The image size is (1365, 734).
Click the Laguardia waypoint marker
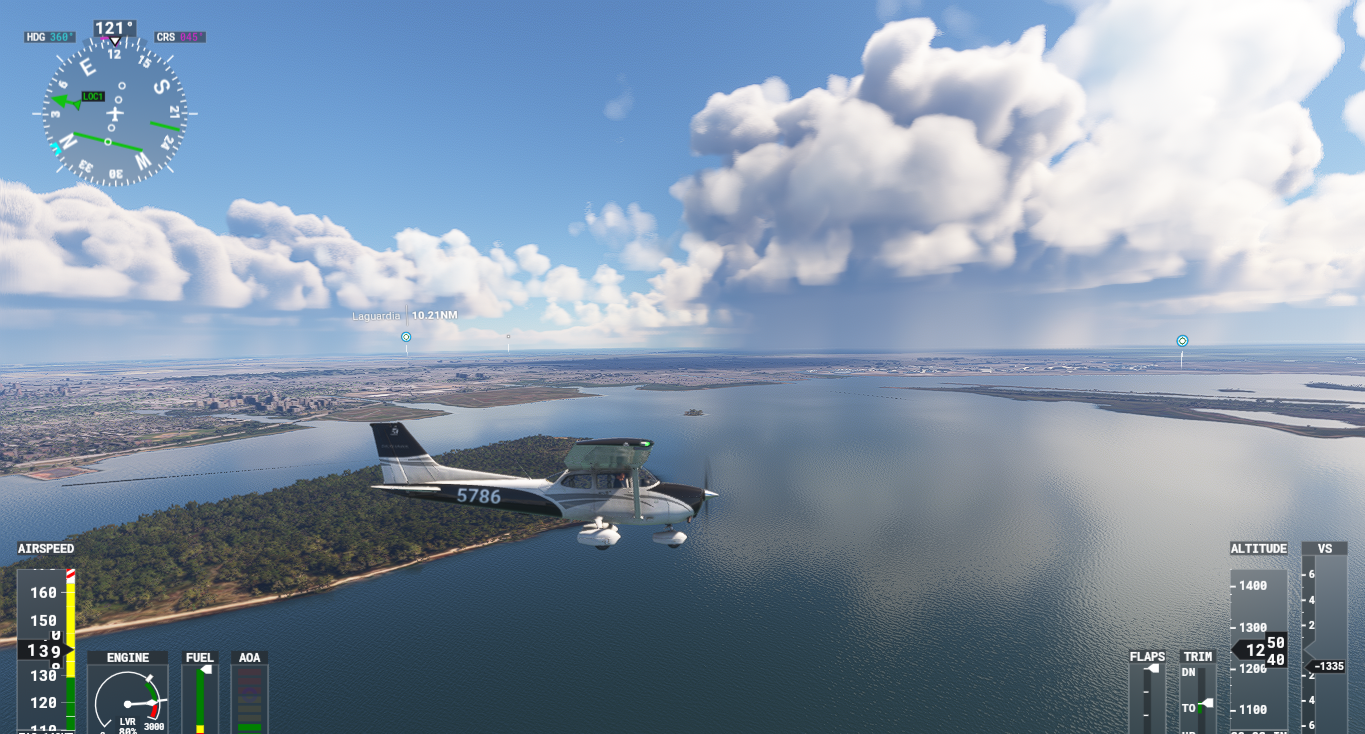pos(406,337)
